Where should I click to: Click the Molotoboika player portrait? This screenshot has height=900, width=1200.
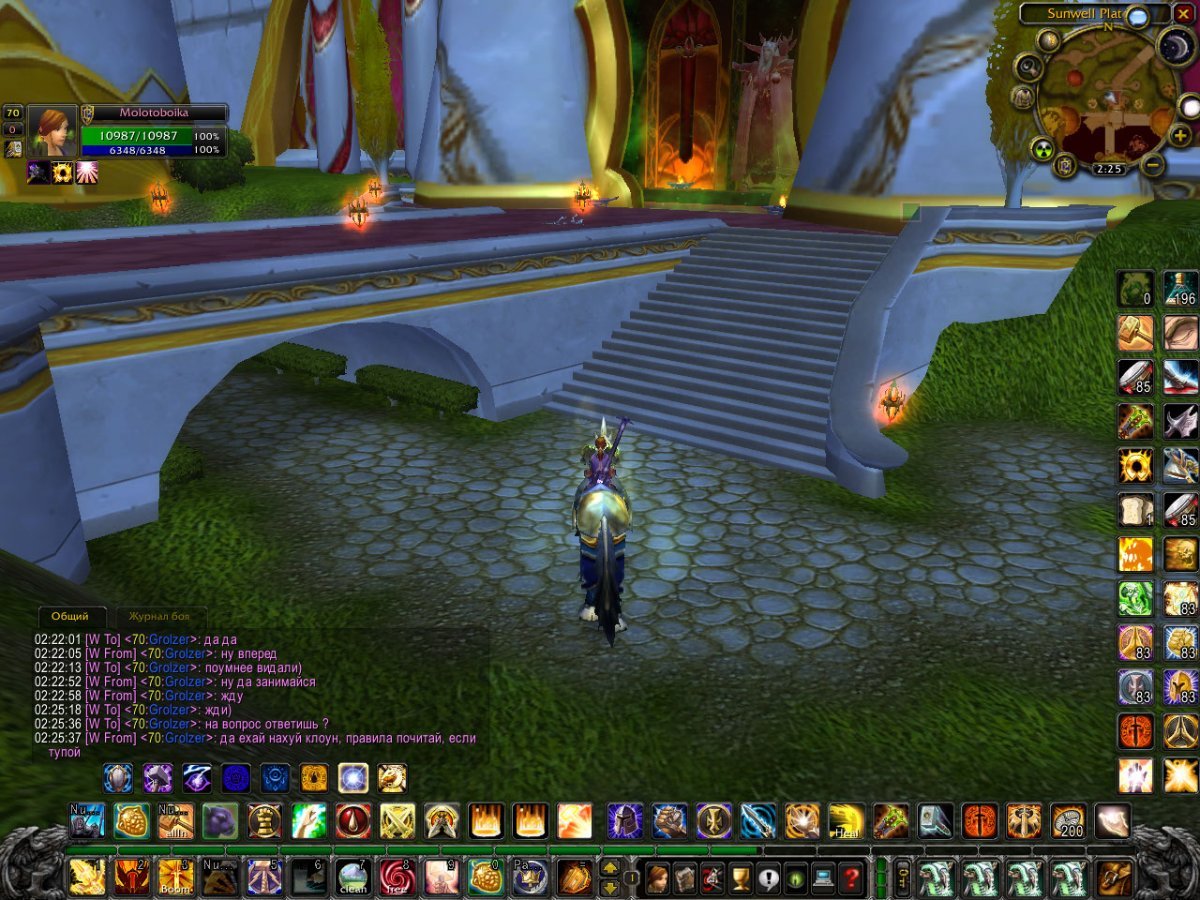pos(52,130)
